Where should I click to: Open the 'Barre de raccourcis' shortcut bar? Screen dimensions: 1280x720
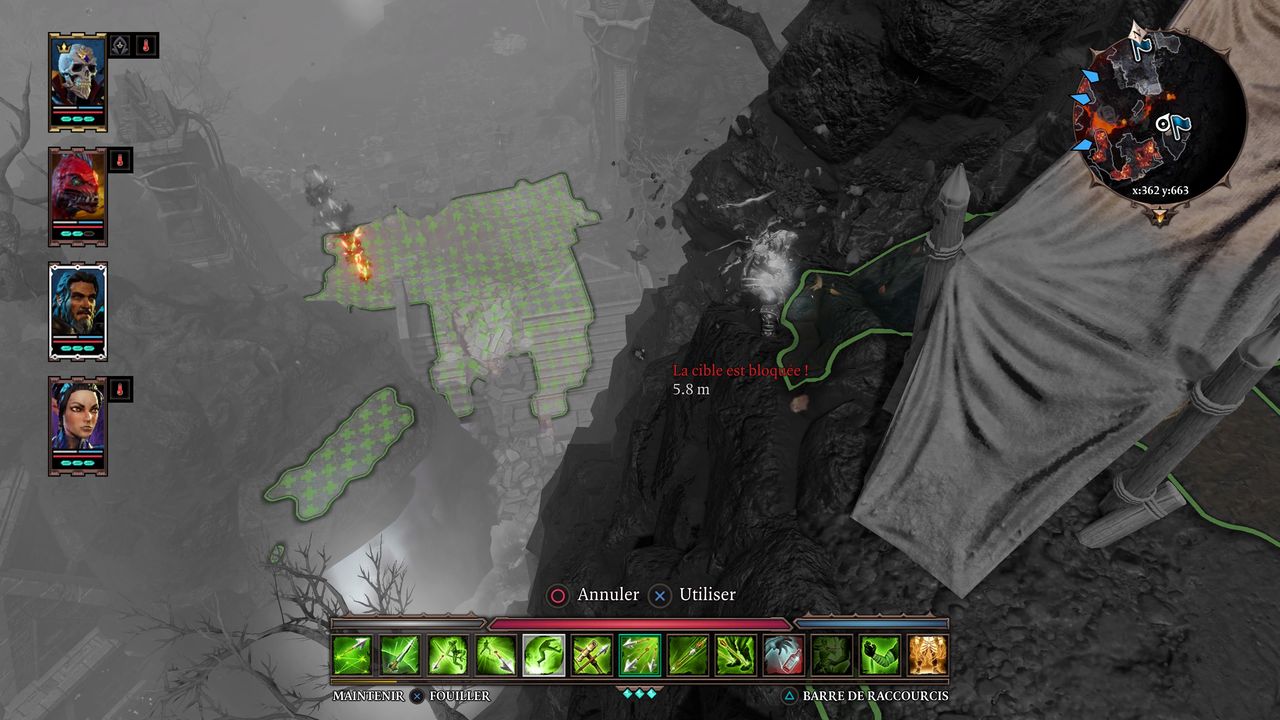pyautogui.click(x=866, y=696)
